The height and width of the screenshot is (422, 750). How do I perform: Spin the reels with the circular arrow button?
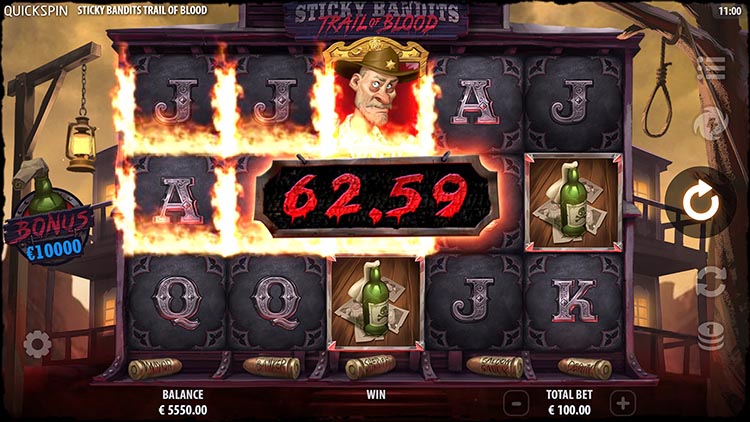(x=704, y=203)
